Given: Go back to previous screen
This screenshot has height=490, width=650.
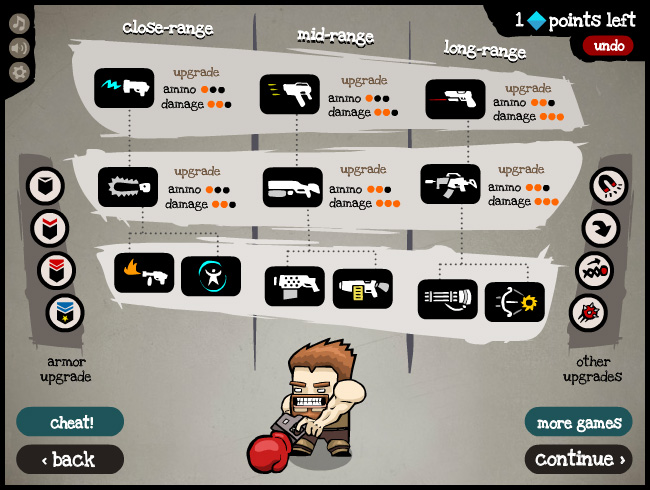Looking at the screenshot, I should 70,459.
